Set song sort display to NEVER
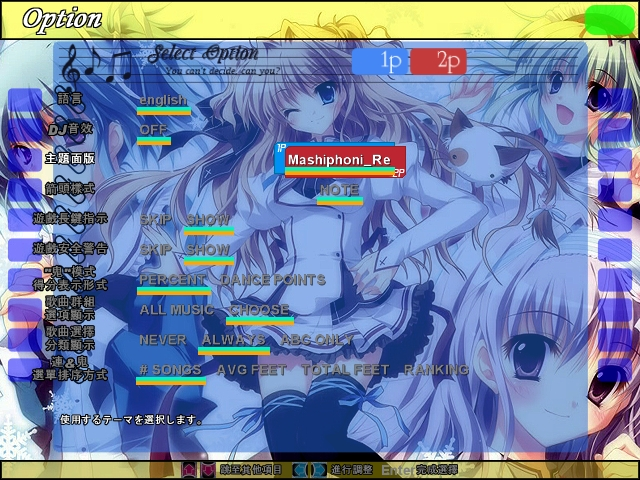The height and width of the screenshot is (480, 640). click(x=162, y=340)
